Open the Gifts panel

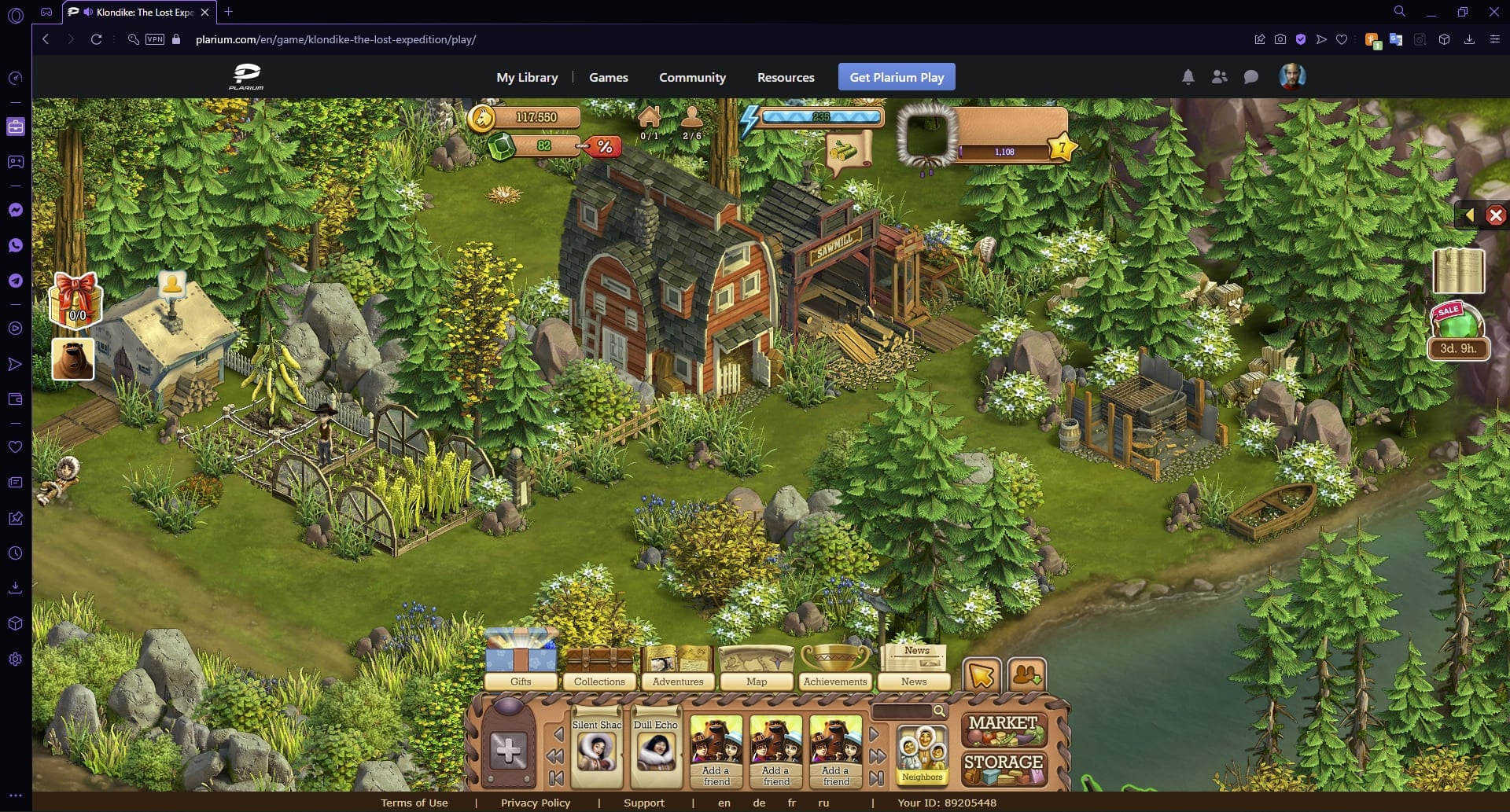[x=521, y=664]
